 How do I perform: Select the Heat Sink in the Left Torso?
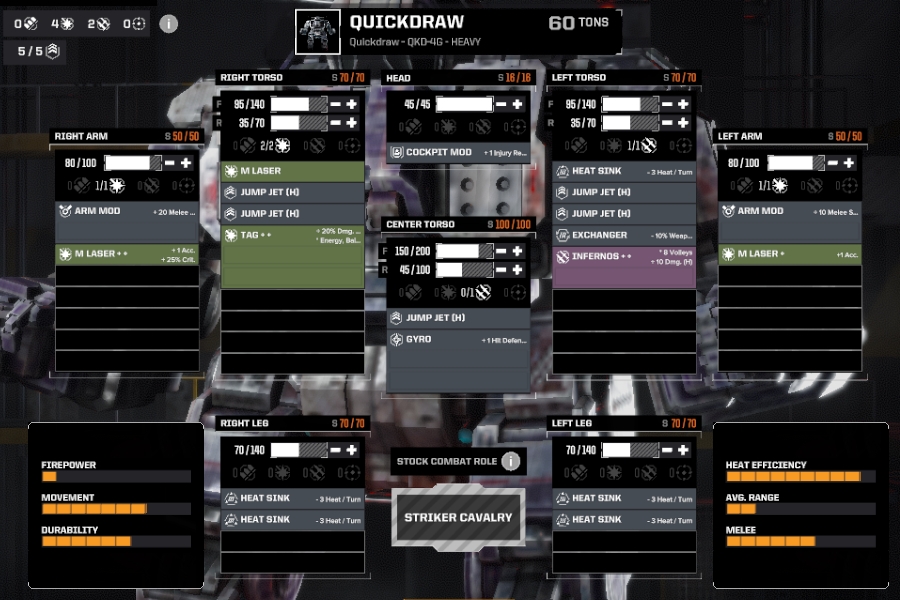pyautogui.click(x=624, y=171)
